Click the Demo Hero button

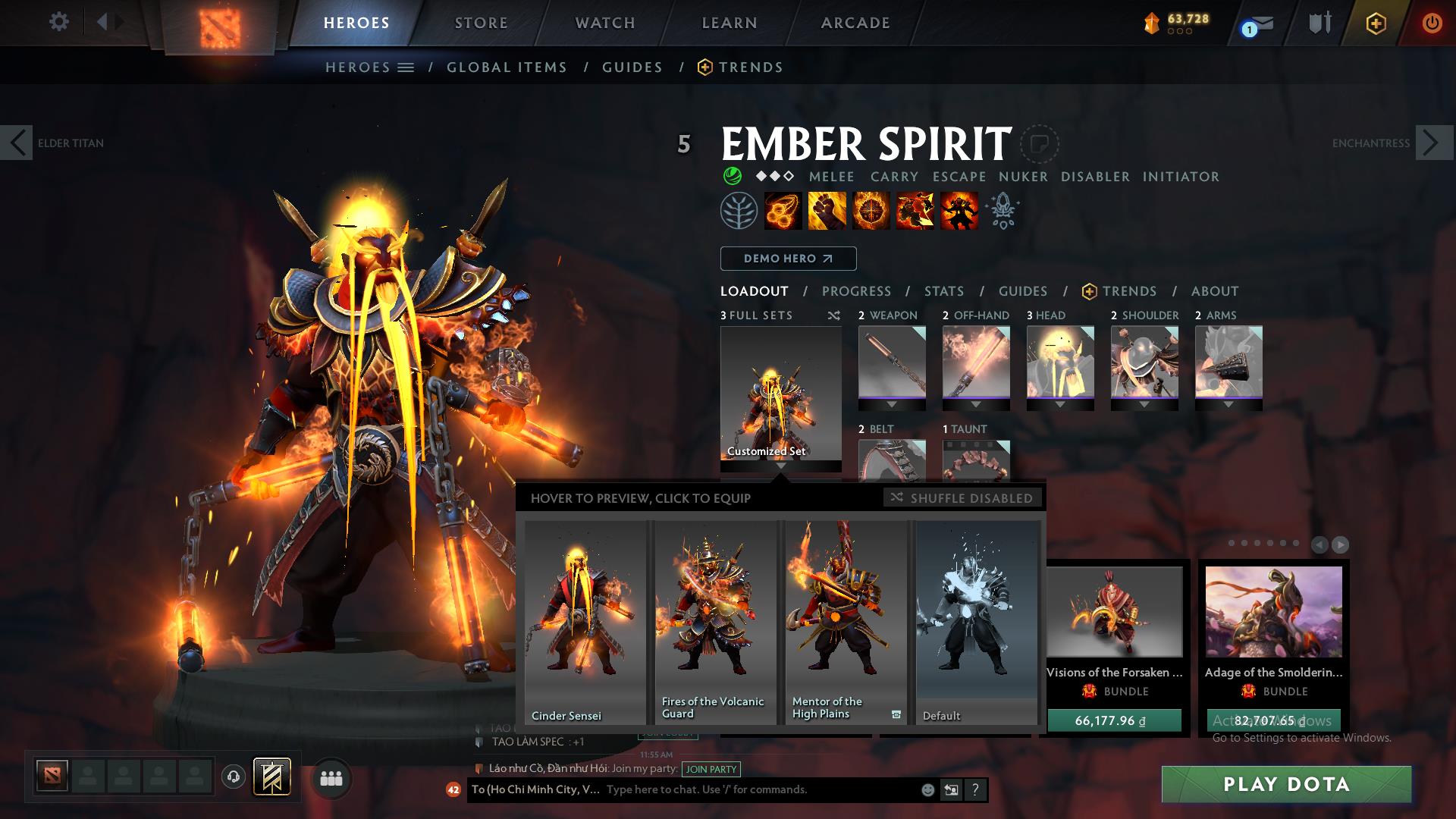[x=787, y=259]
